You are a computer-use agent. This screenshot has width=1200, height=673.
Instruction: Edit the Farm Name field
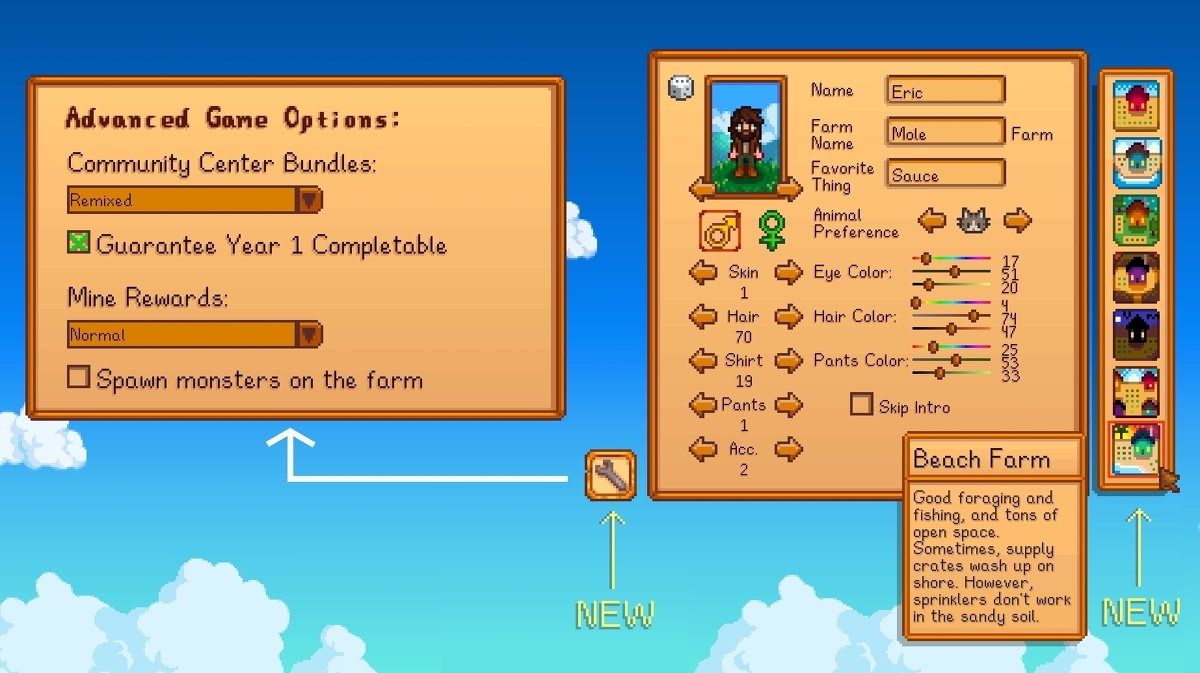(x=945, y=133)
